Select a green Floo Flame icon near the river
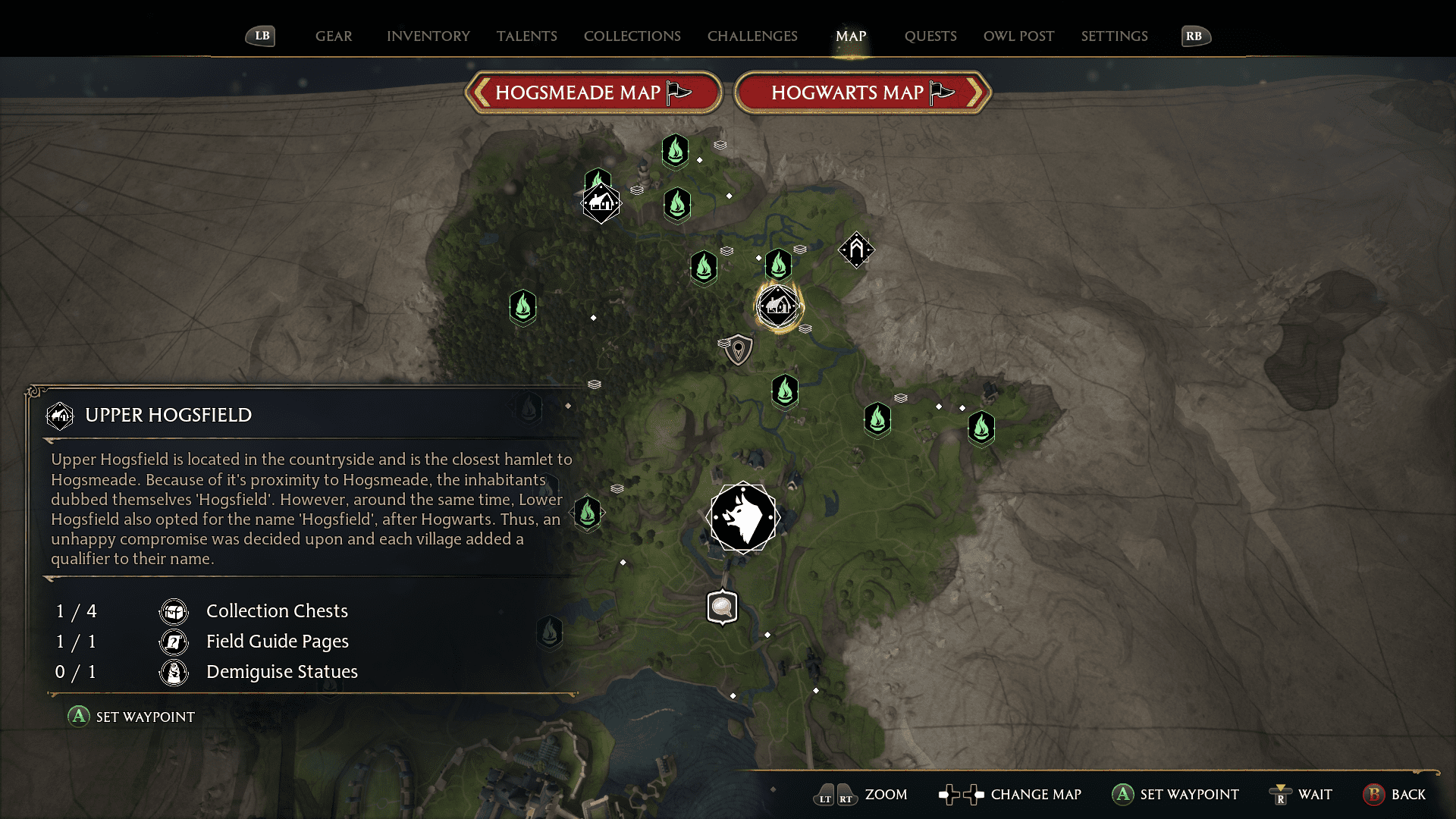The width and height of the screenshot is (1456, 819). pyautogui.click(x=785, y=391)
